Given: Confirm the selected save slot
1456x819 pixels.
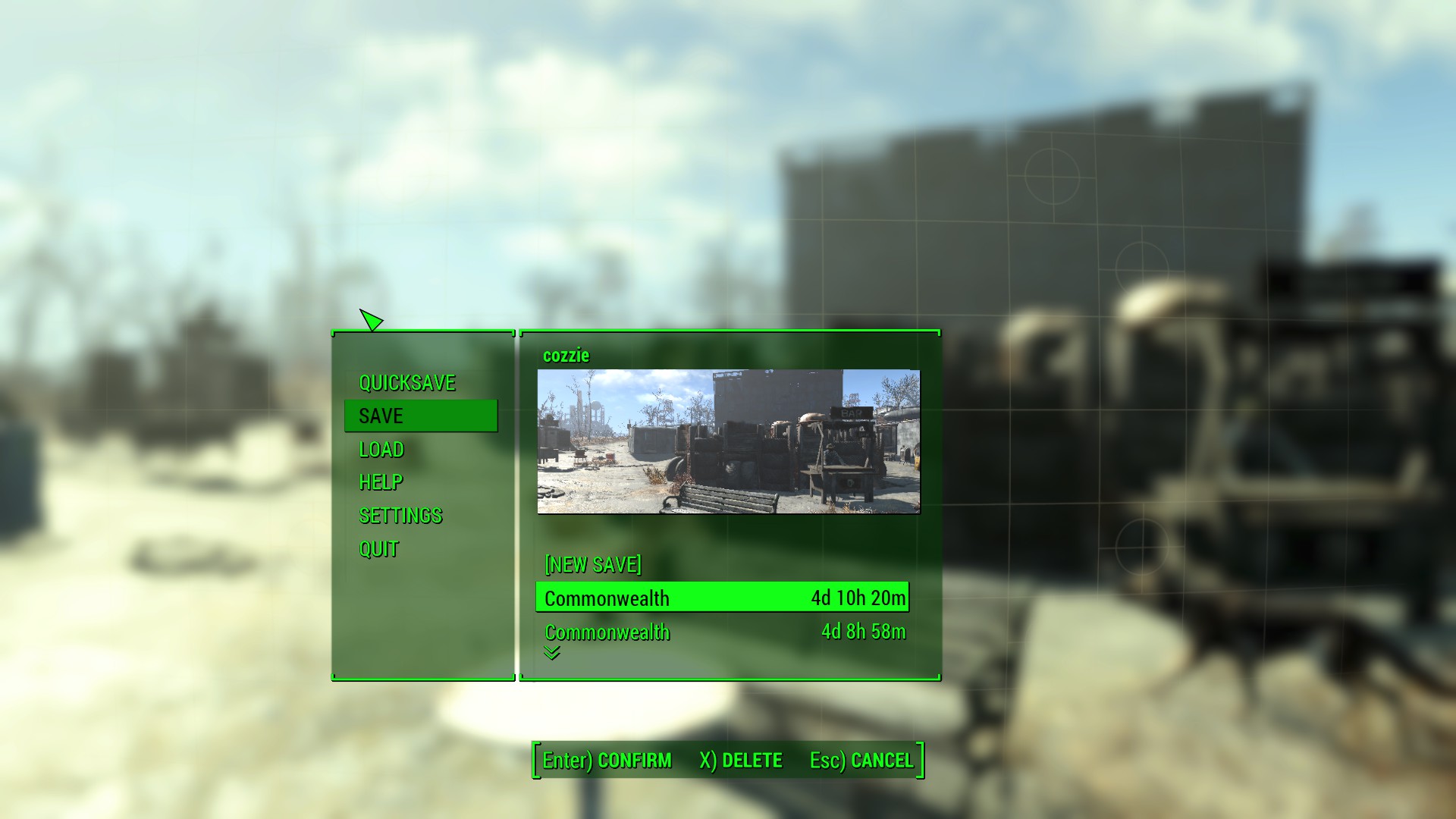Looking at the screenshot, I should (x=607, y=761).
